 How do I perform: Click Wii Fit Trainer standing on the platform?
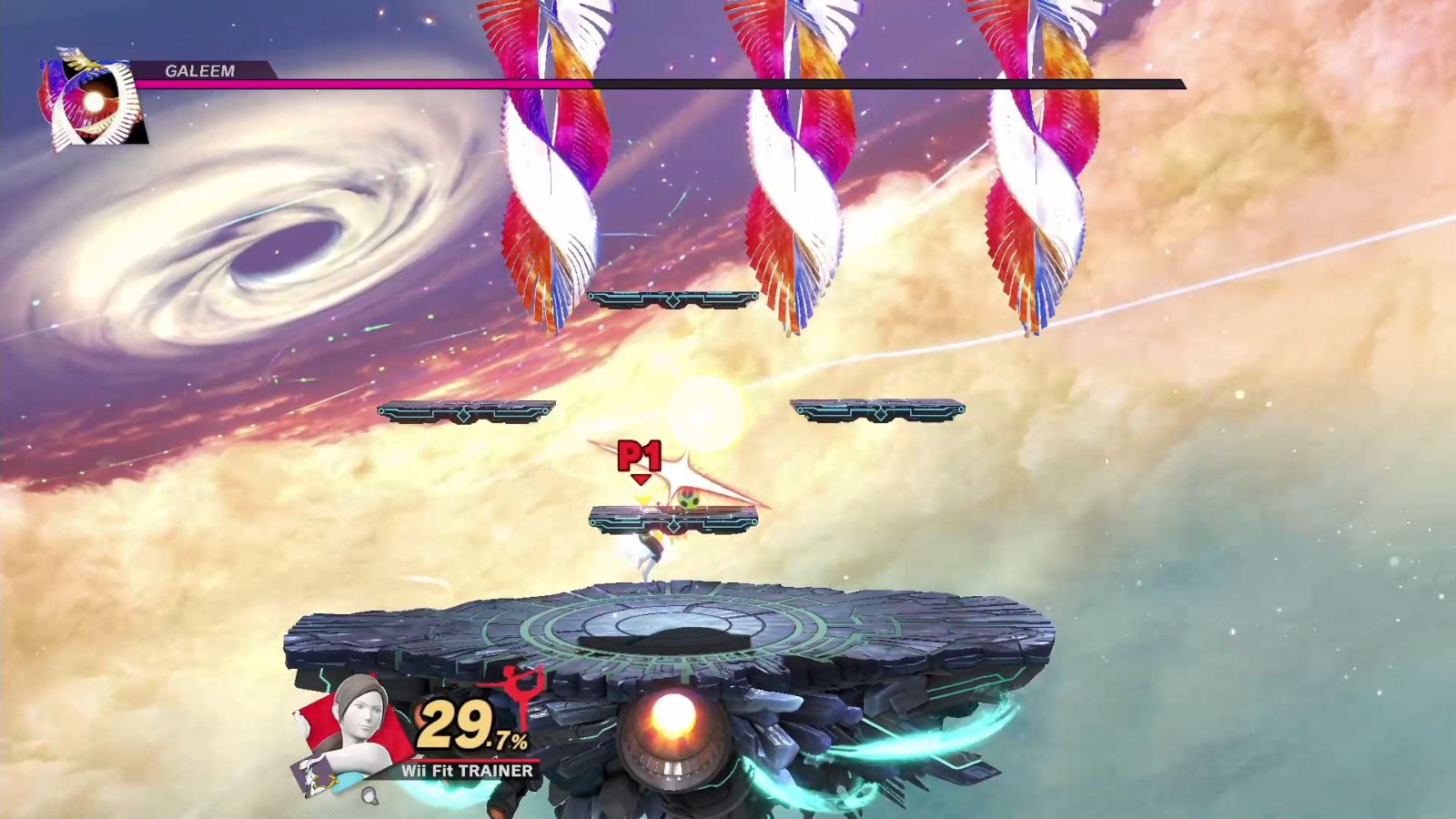pyautogui.click(x=651, y=546)
